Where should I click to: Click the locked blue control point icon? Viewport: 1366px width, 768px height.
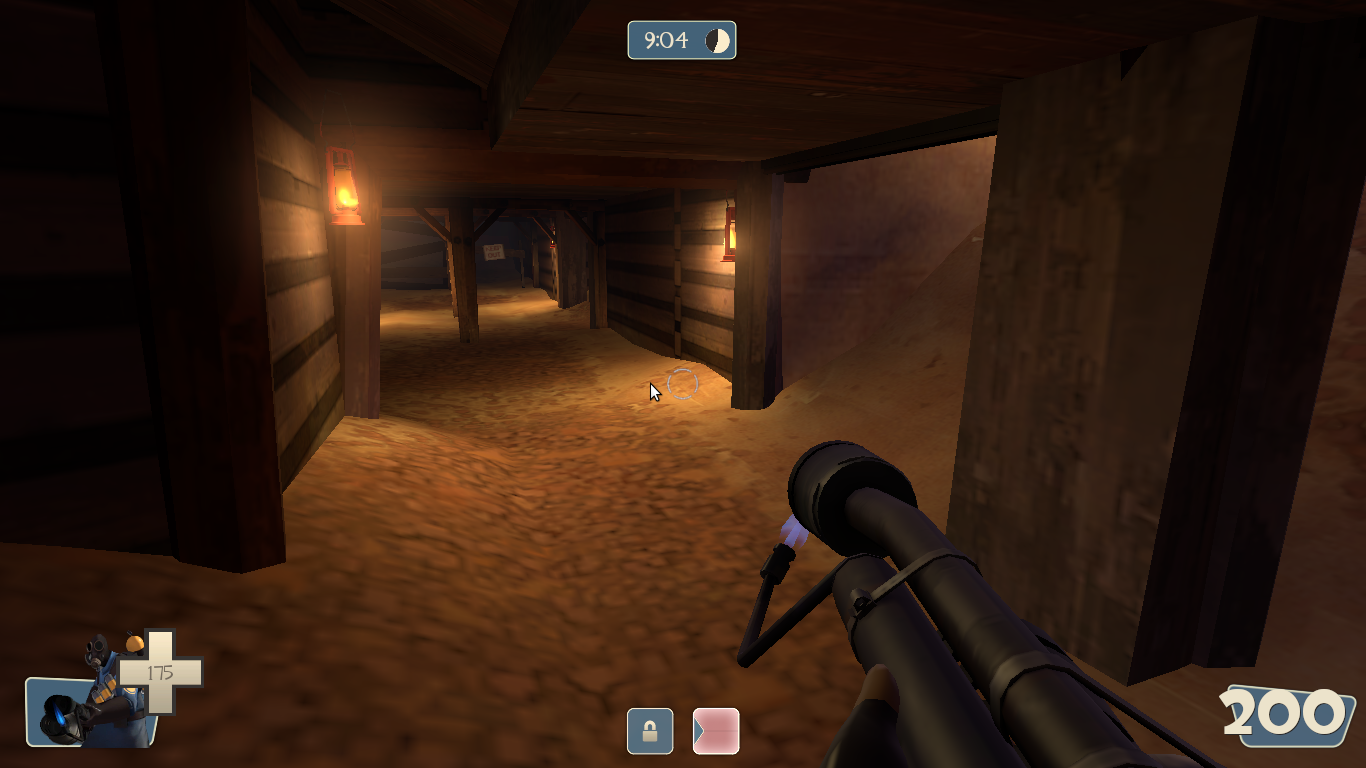point(650,731)
